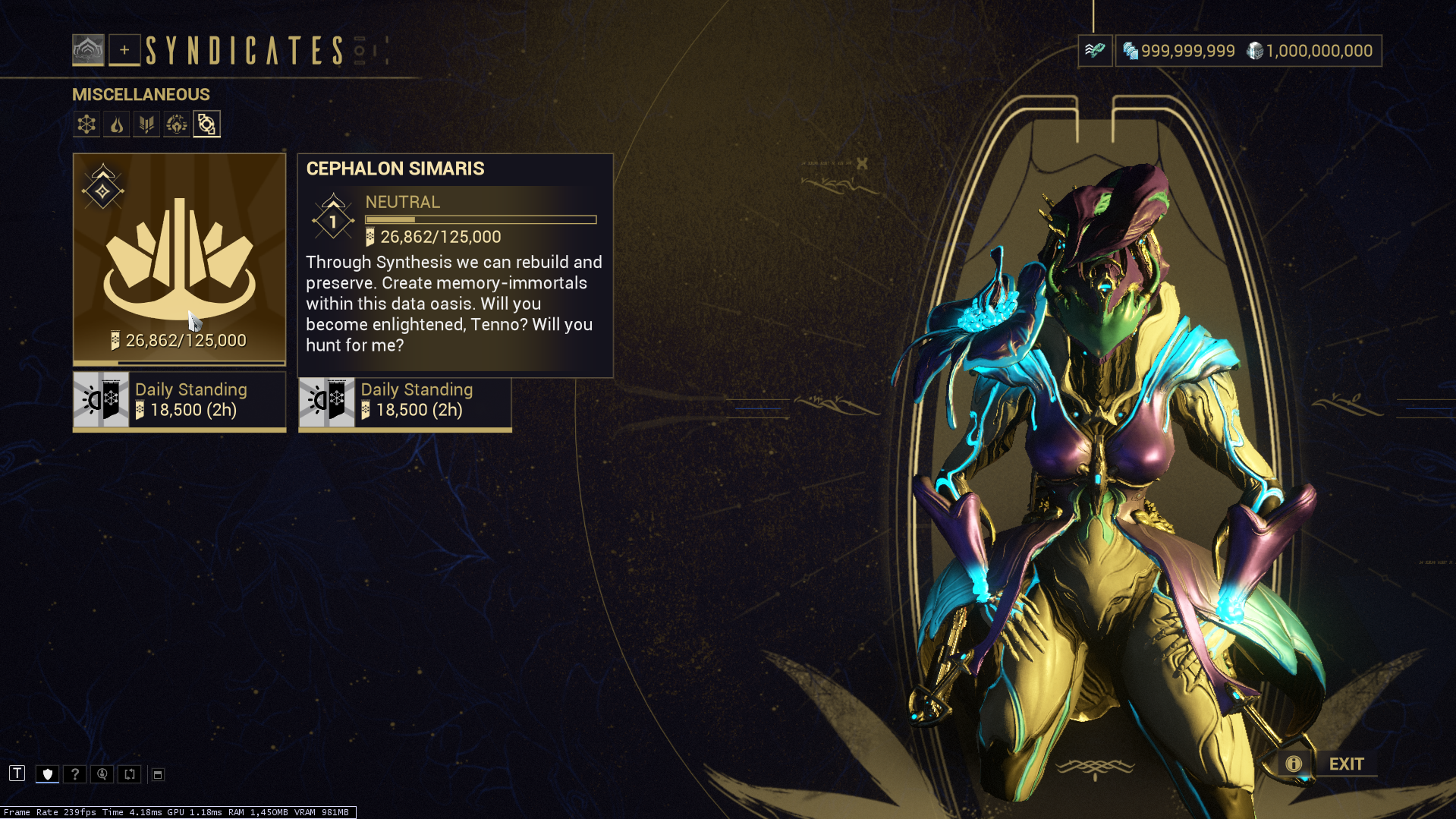Screen dimensions: 1456x819
Task: Click the plus button beside Syndicates title
Action: [x=124, y=50]
